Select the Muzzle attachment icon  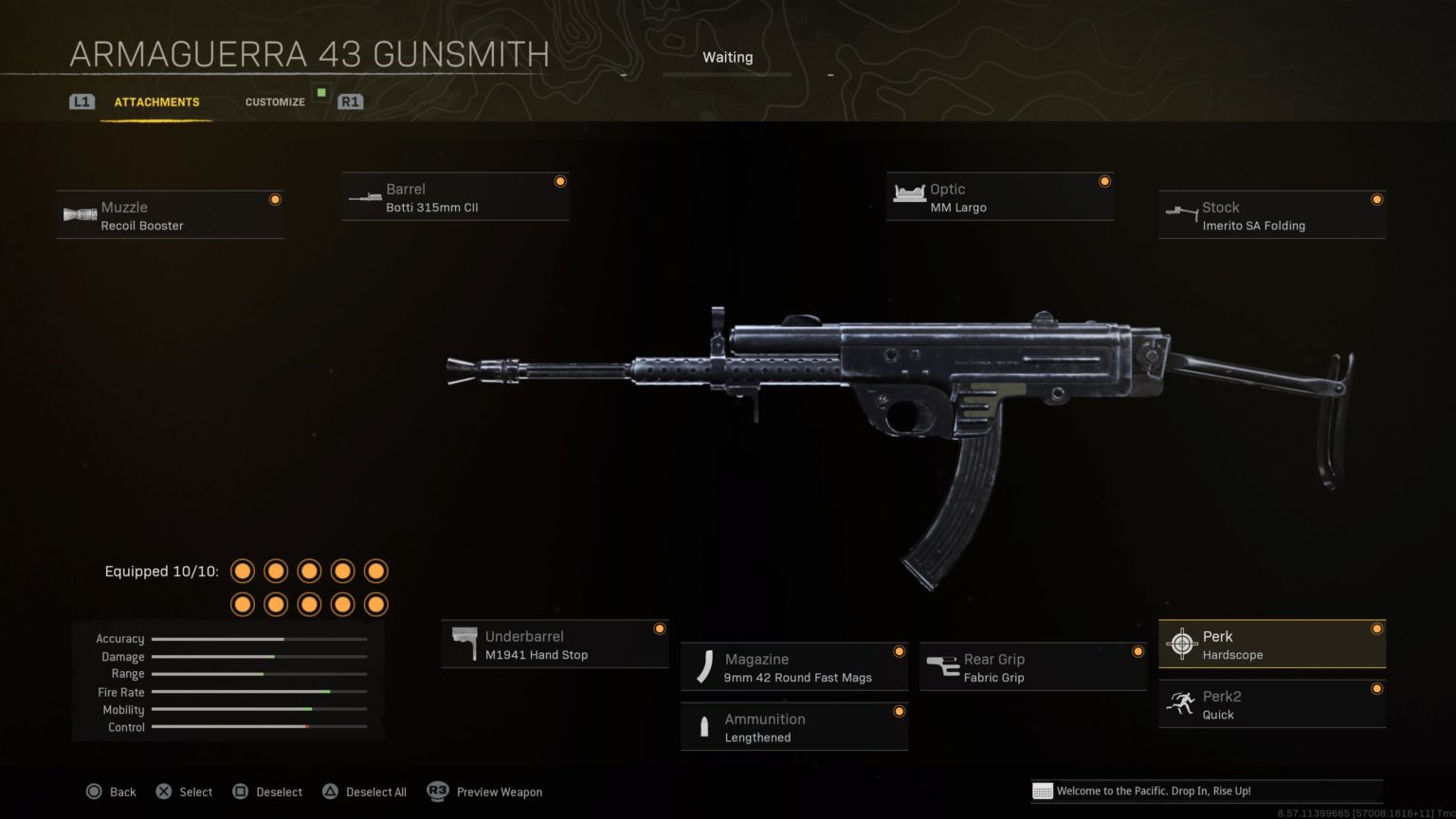point(79,214)
